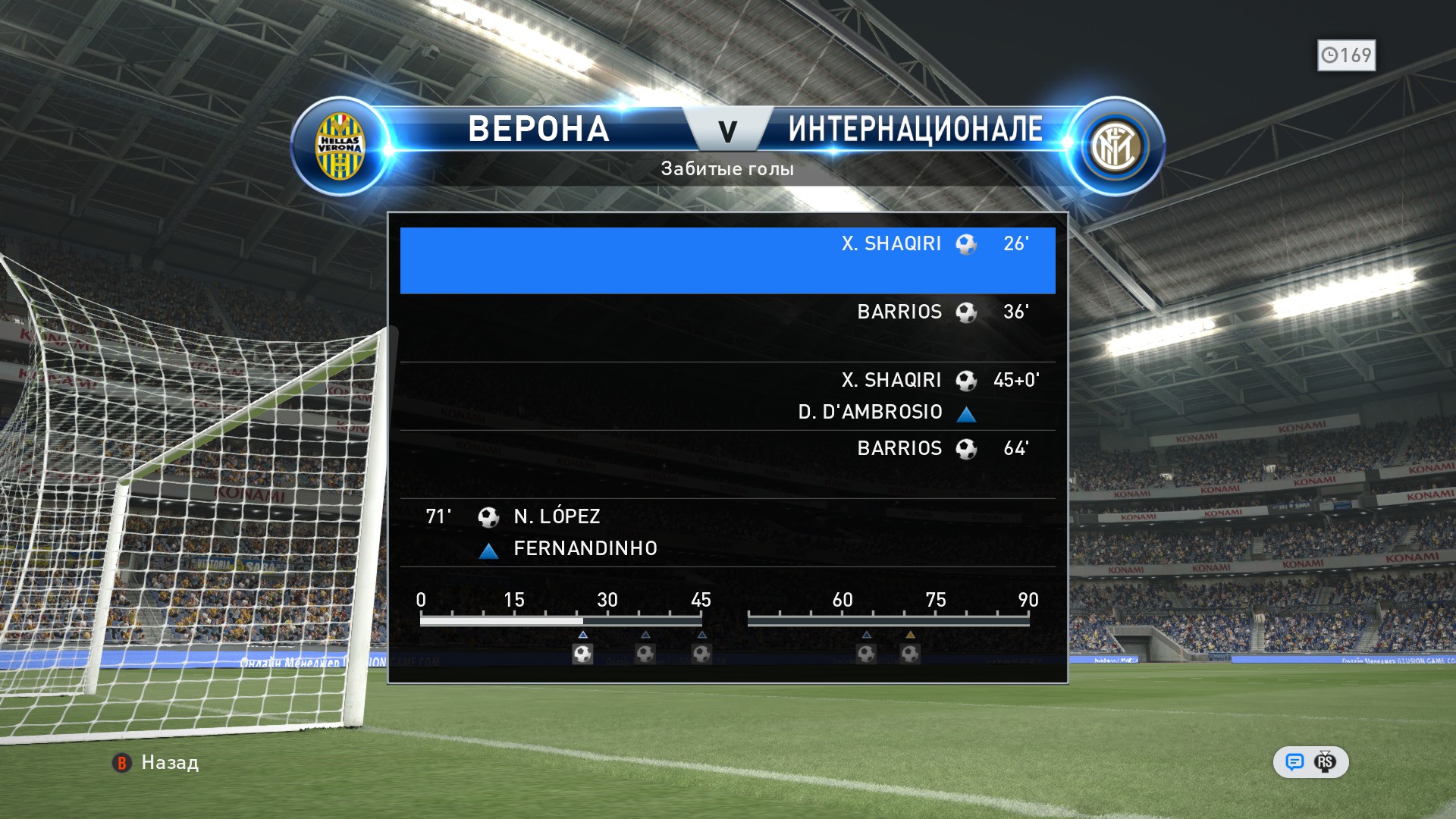1456x819 pixels.
Task: Select Barrios' 36' goal row
Action: tap(727, 327)
